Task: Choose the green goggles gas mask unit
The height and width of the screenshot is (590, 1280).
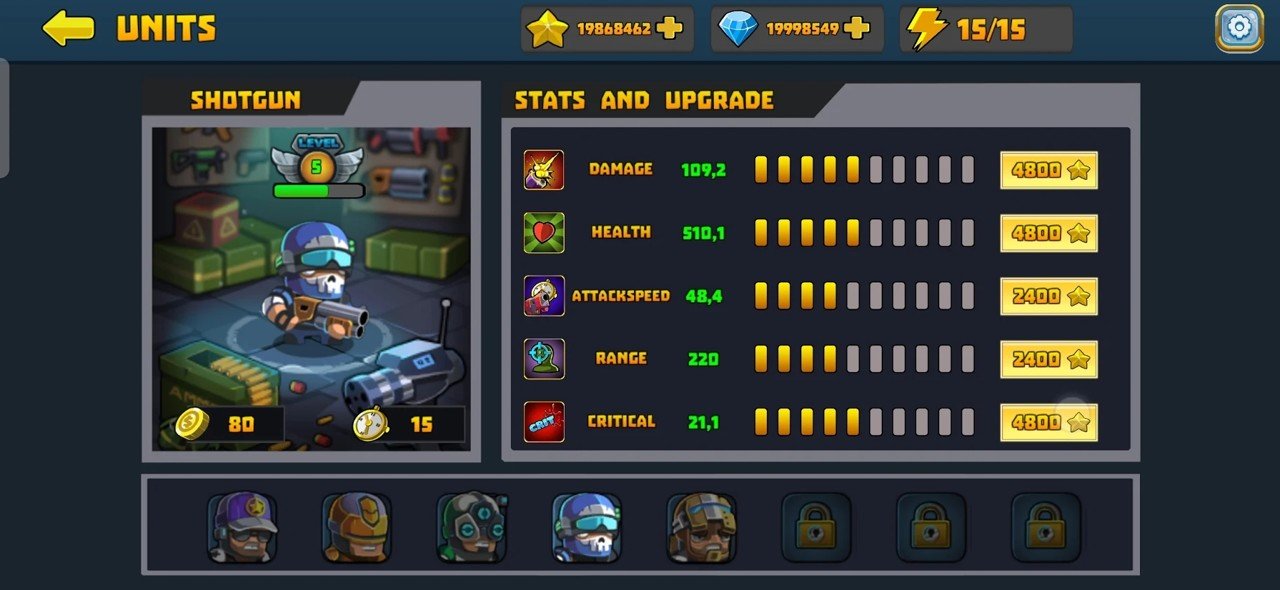Action: [x=472, y=526]
